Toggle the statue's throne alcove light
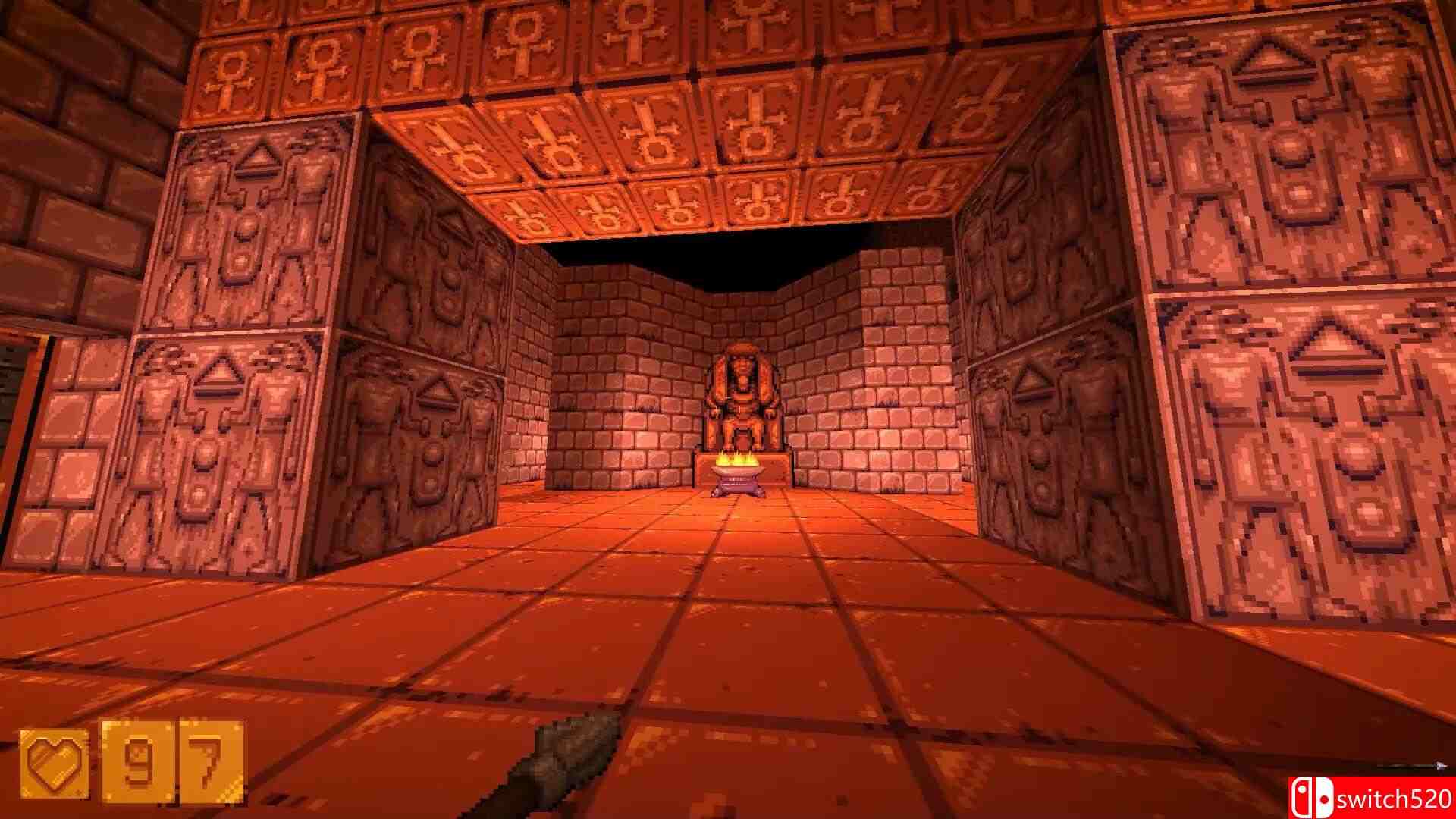 click(741, 379)
